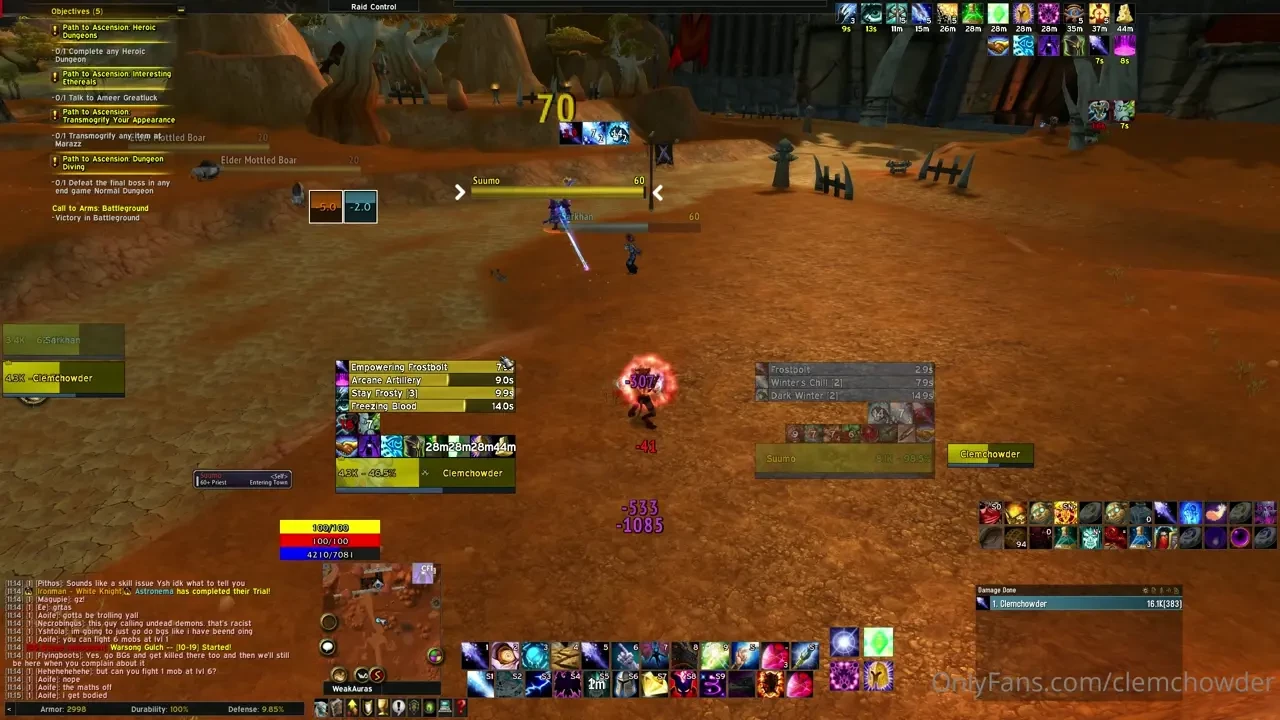1280x720 pixels.
Task: Click the Damage Done header bar
Action: (1010, 590)
